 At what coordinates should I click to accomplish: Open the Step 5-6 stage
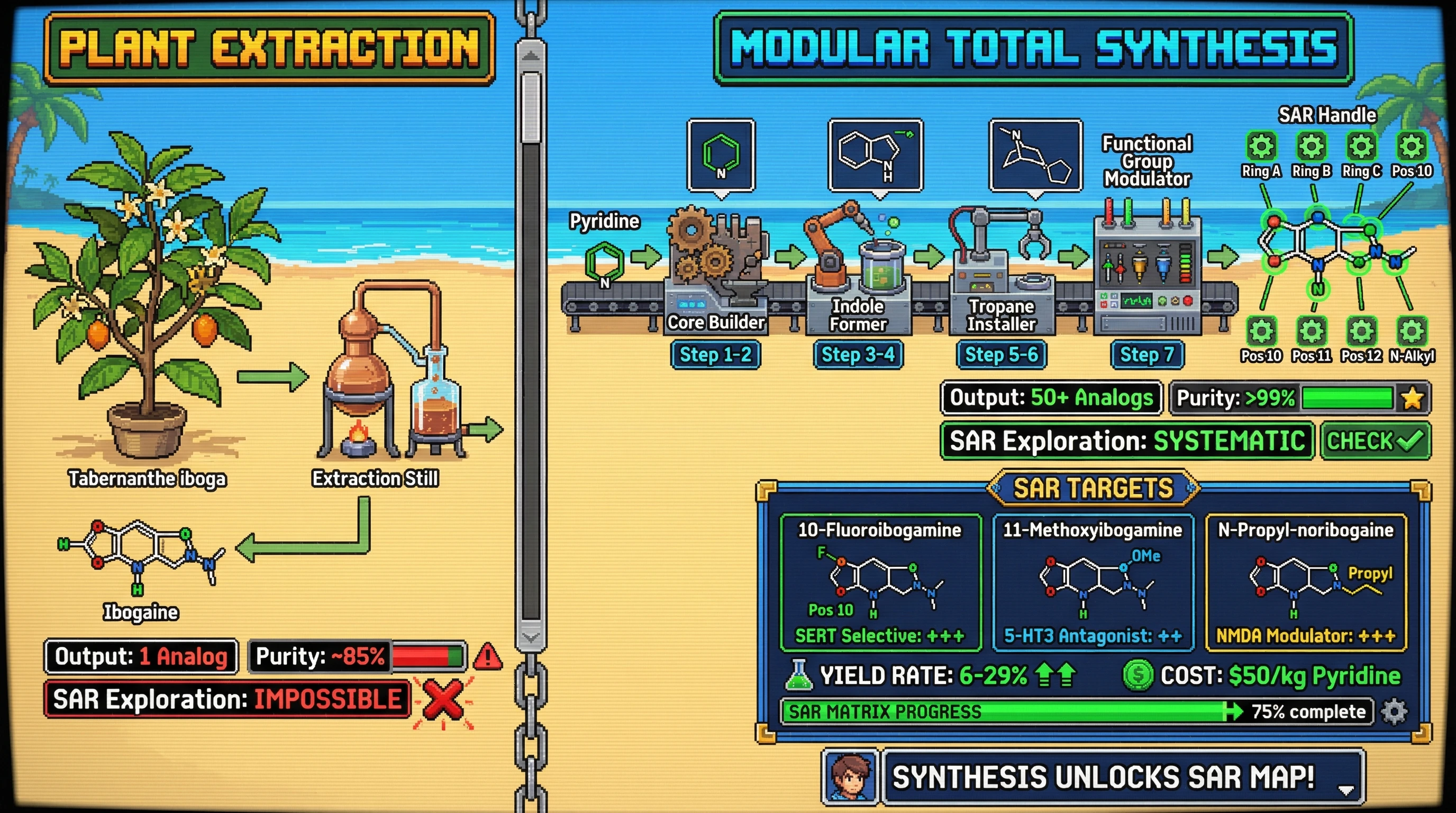[1001, 355]
